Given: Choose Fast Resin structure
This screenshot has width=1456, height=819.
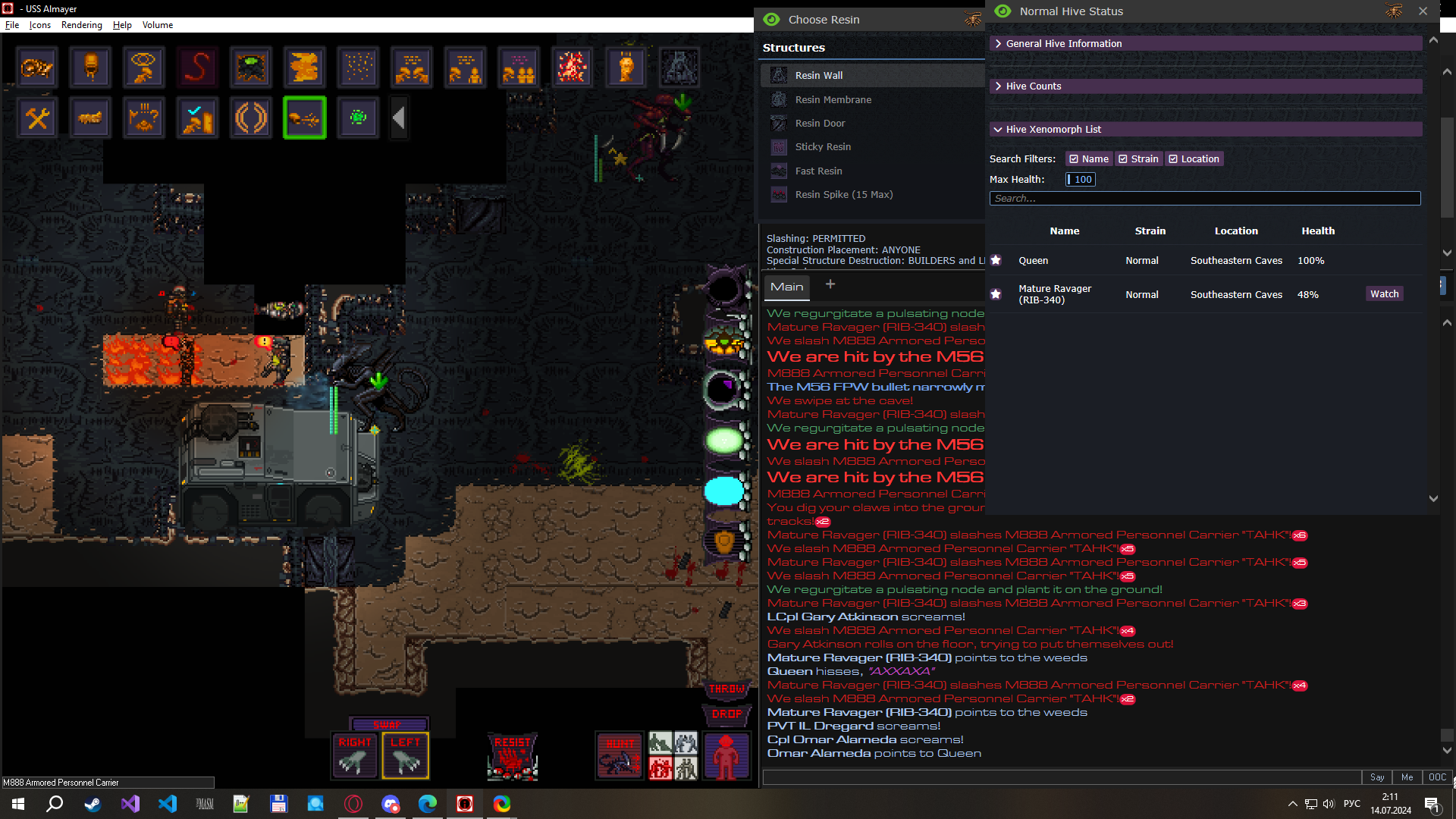Looking at the screenshot, I should click(818, 171).
